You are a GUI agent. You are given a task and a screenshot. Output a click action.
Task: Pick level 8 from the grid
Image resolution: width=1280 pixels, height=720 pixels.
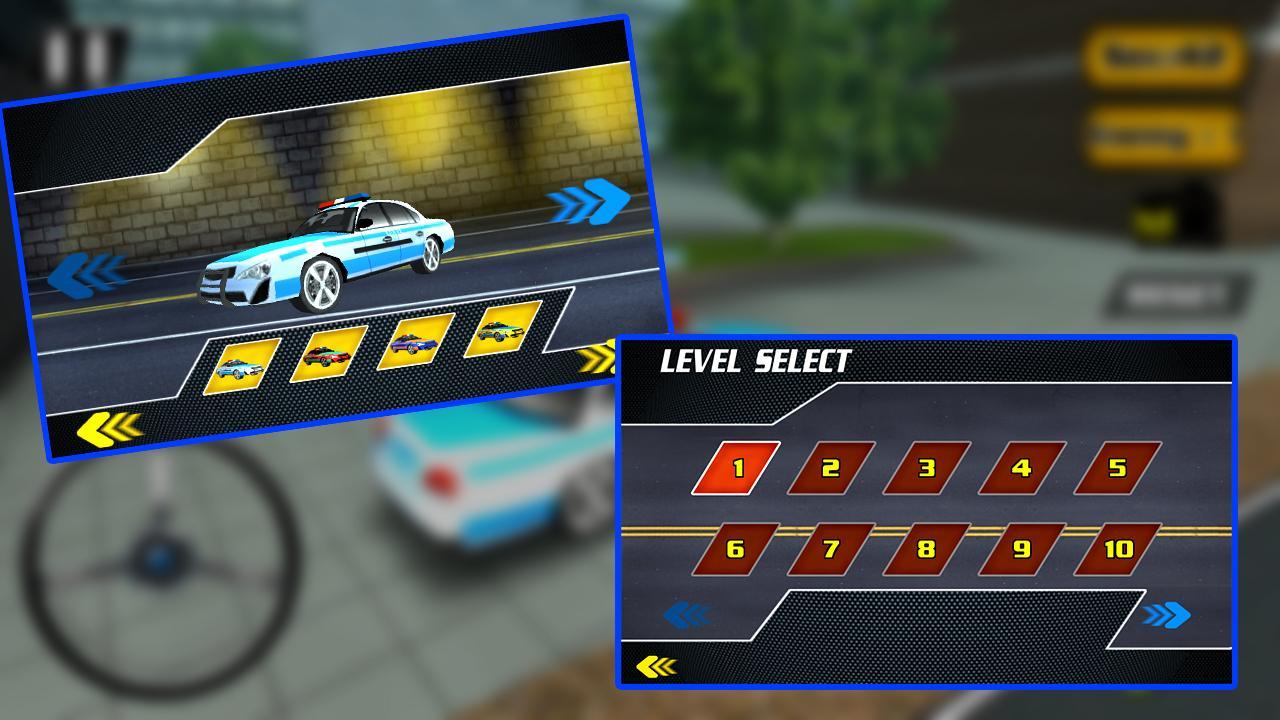pos(927,549)
